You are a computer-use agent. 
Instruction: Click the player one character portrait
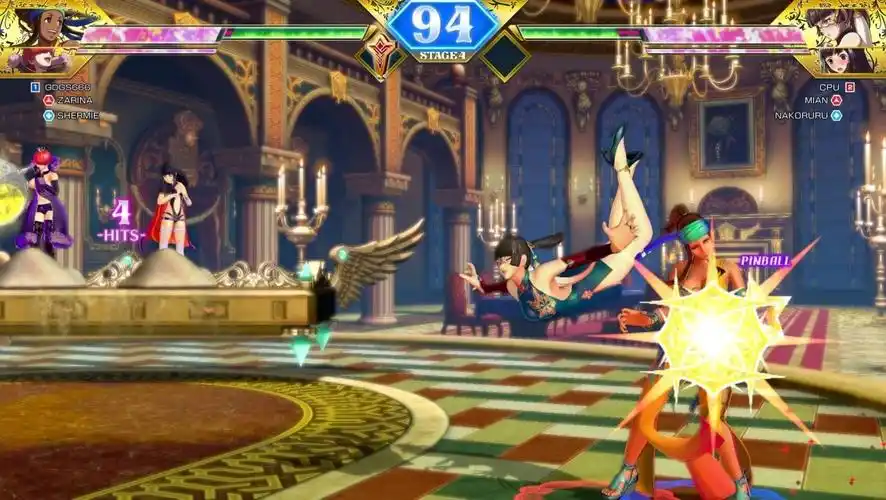pos(40,38)
